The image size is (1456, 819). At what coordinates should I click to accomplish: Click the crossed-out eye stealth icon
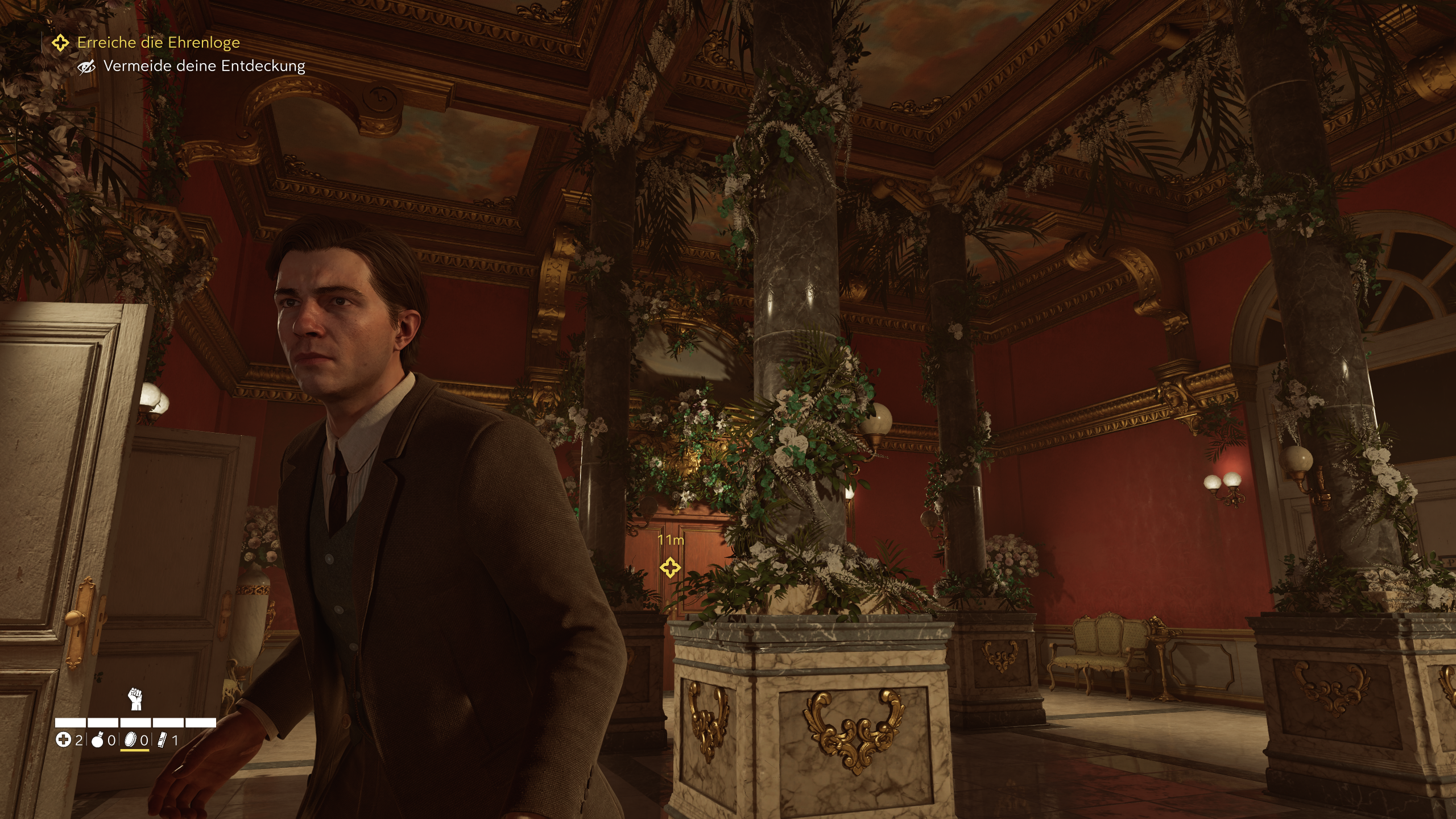point(85,67)
